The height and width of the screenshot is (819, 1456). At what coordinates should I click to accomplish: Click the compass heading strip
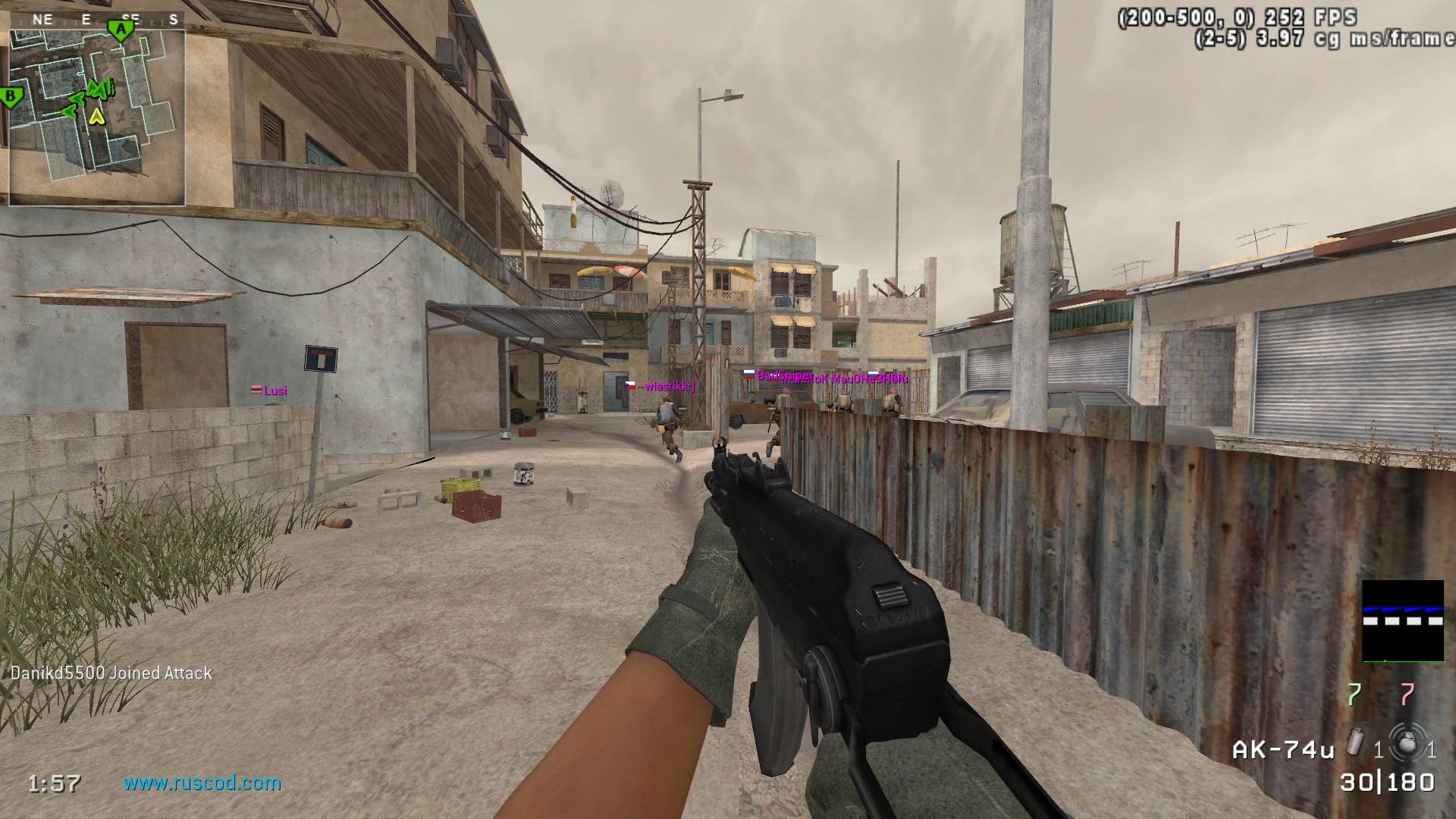[97, 20]
